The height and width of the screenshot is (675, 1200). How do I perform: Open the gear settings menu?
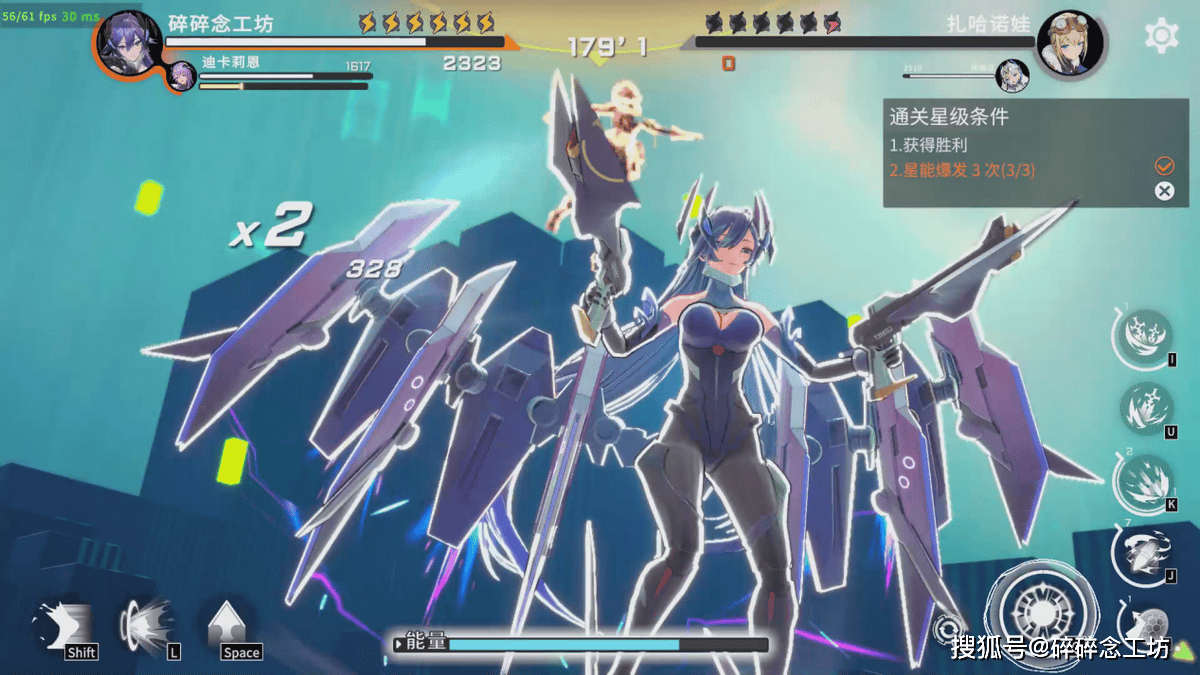[x=1161, y=36]
